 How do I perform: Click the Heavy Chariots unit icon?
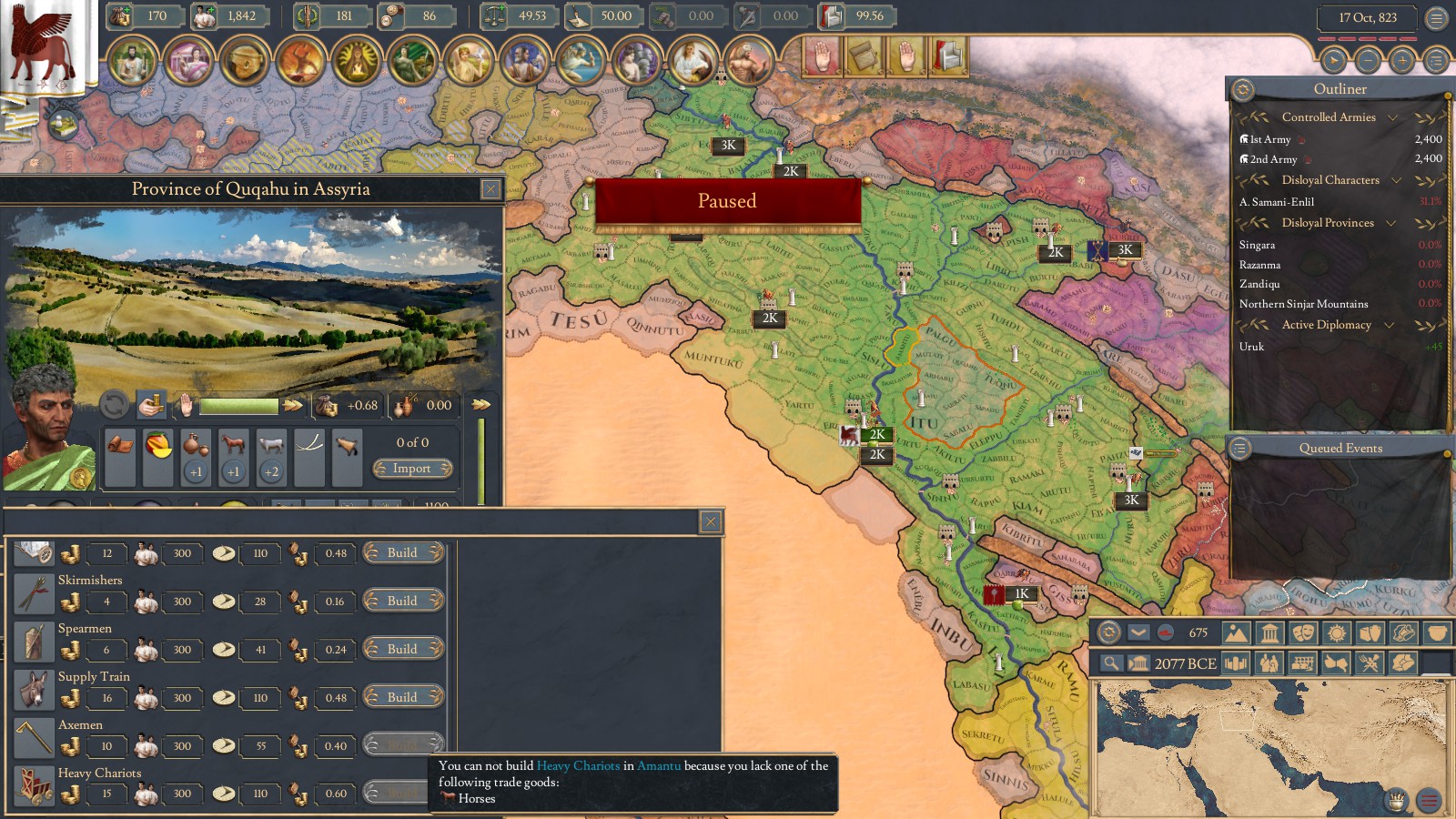34,784
